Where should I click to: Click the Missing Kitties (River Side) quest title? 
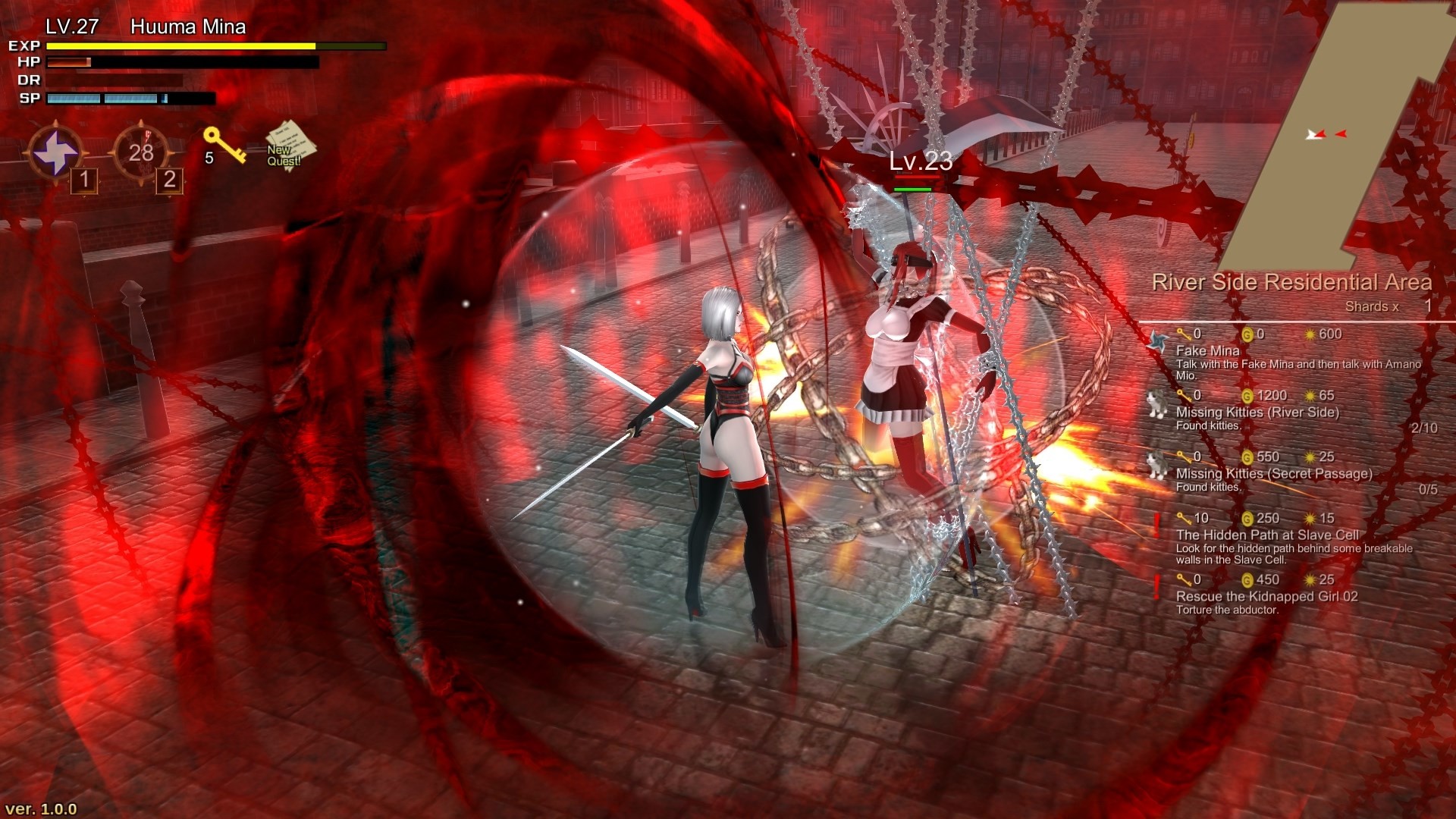coord(1257,413)
